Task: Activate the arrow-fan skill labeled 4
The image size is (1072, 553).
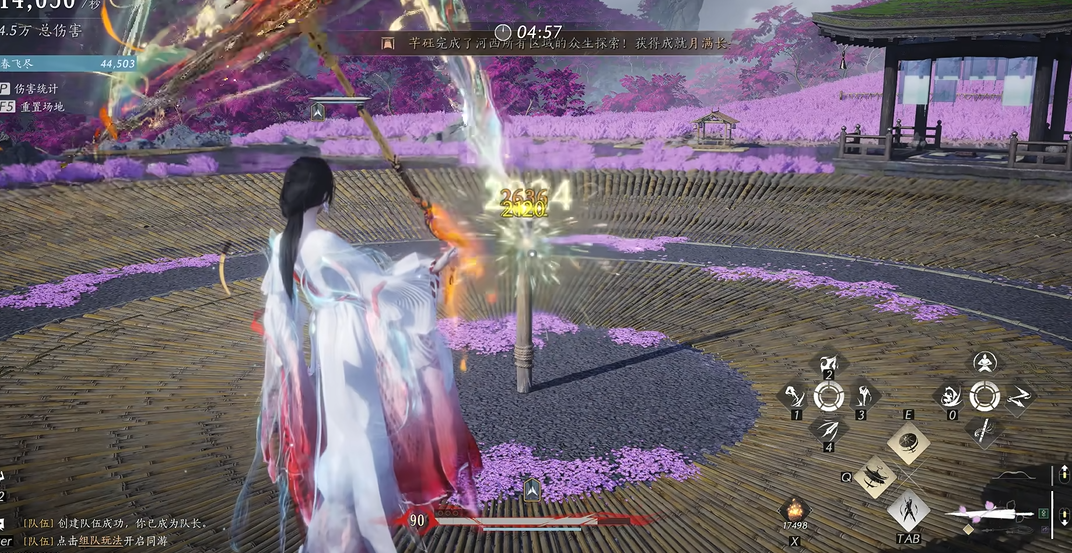Action: coord(828,429)
